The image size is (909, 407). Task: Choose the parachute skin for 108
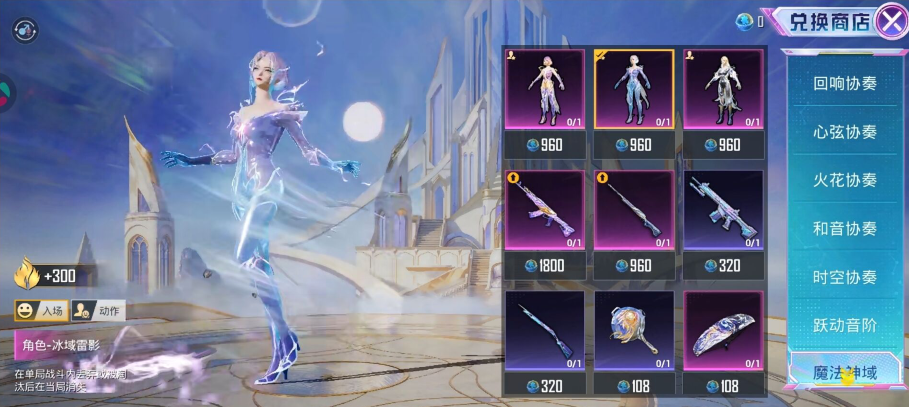pyautogui.click(x=723, y=332)
